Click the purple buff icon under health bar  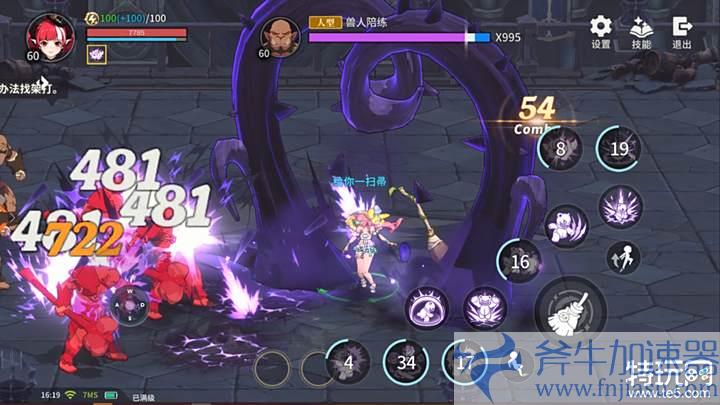click(x=98, y=55)
